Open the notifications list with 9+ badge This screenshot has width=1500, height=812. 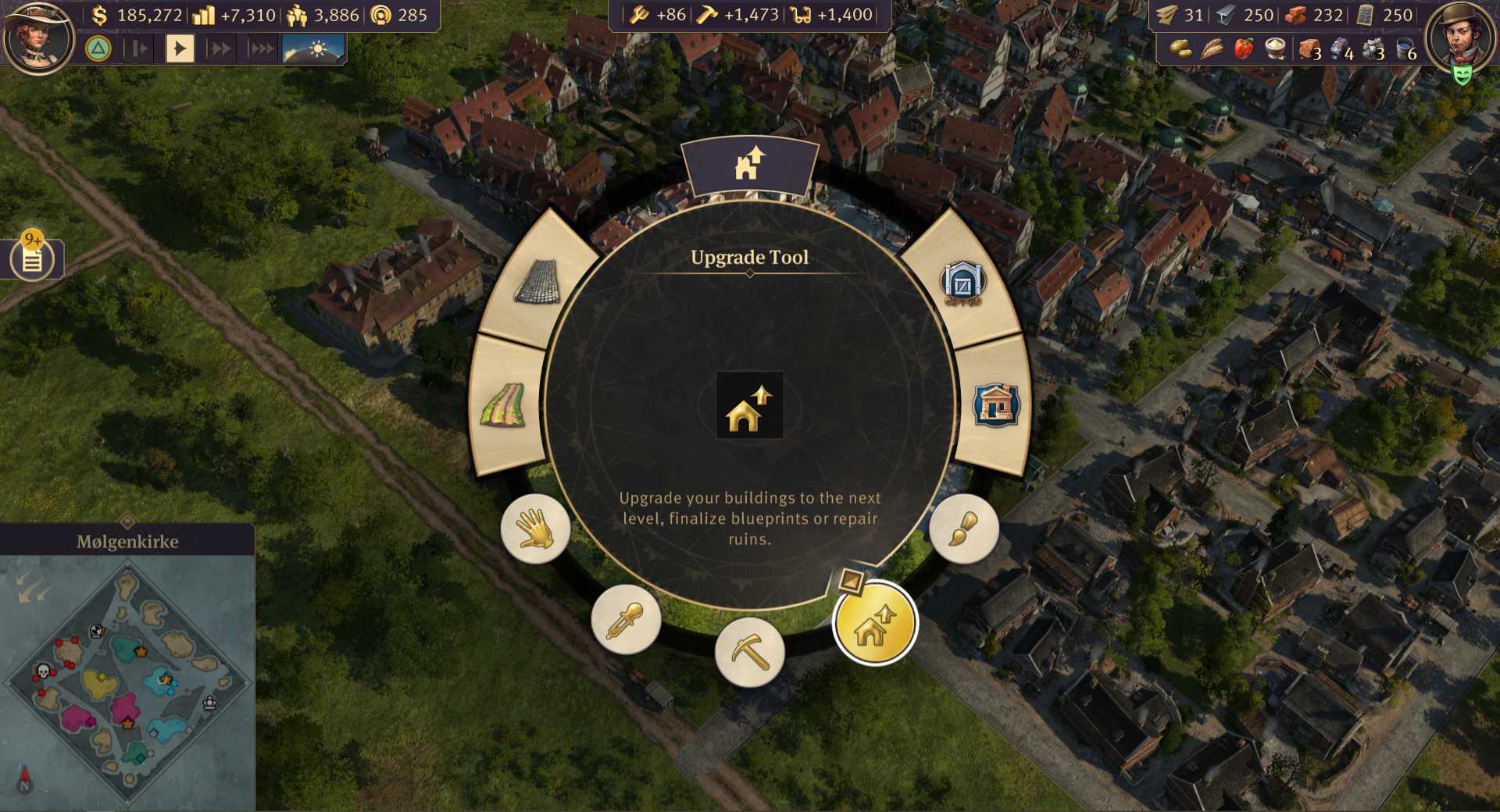click(32, 258)
